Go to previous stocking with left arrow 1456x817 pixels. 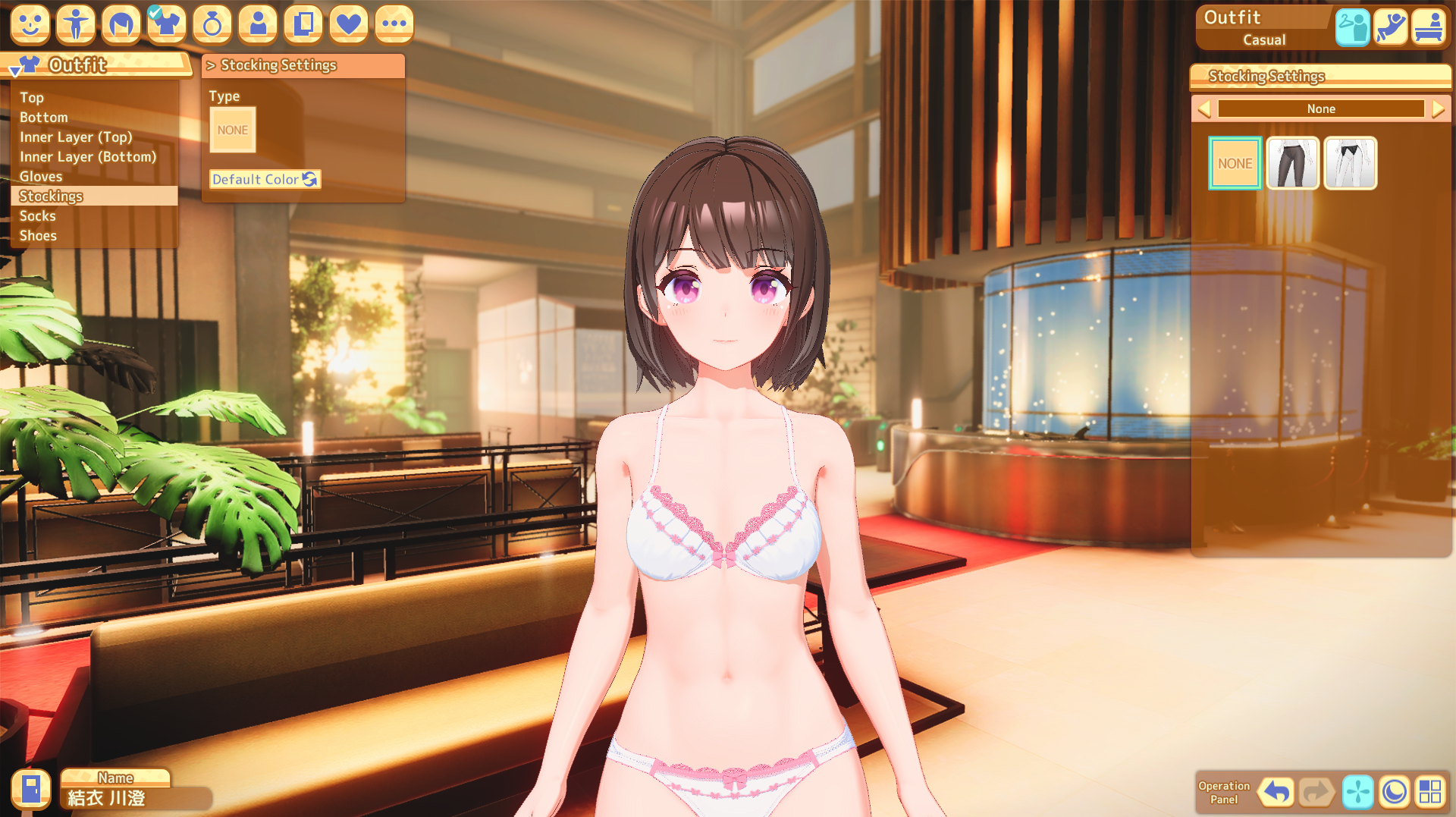[x=1204, y=109]
